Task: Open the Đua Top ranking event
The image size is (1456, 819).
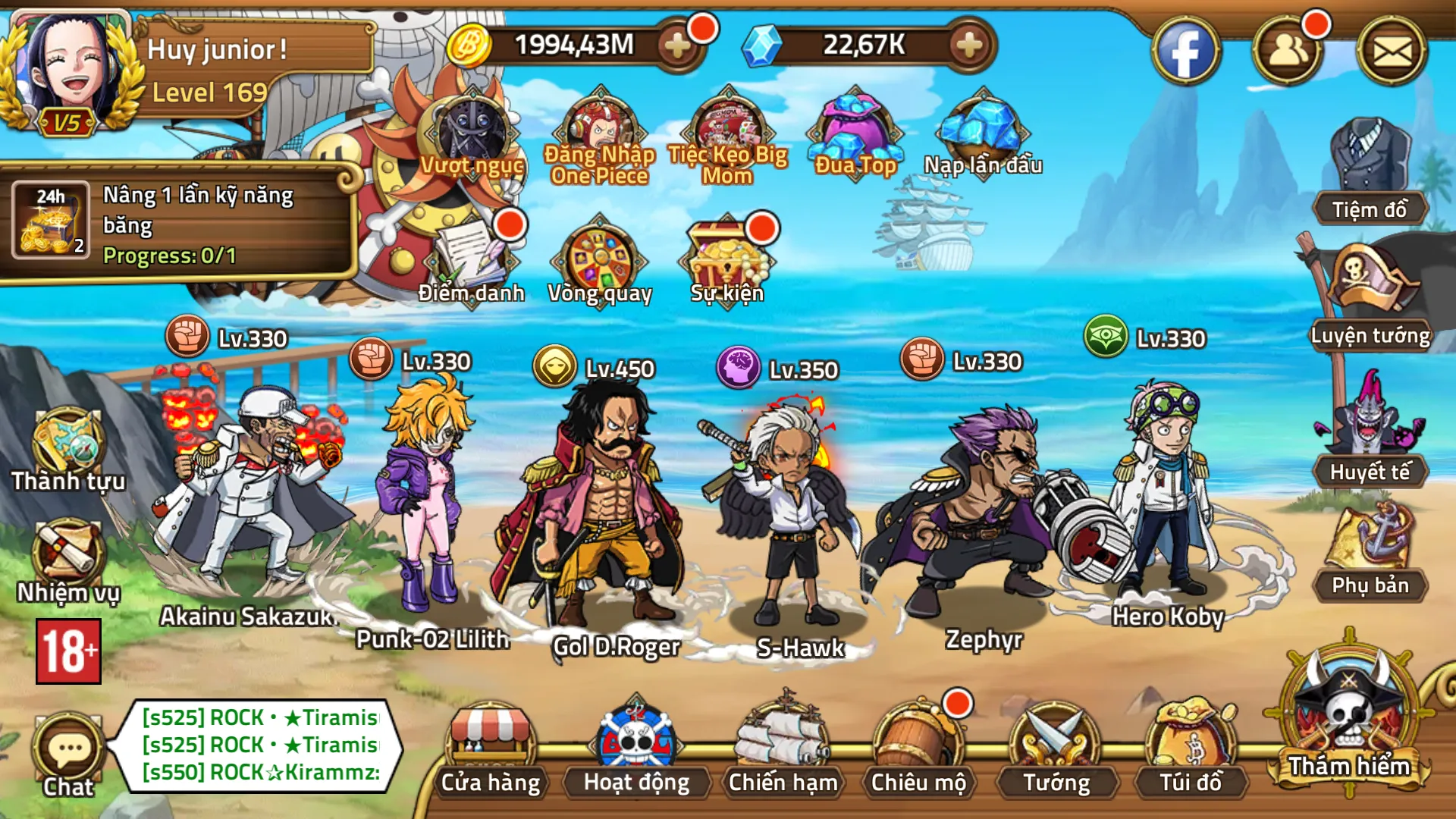Action: (855, 125)
